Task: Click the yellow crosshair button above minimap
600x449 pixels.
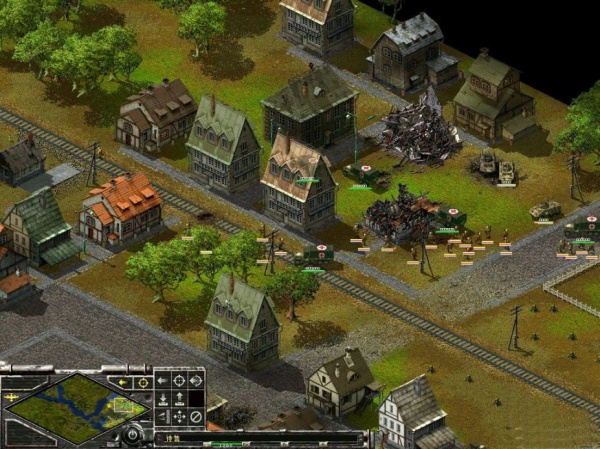Action: 142,382
